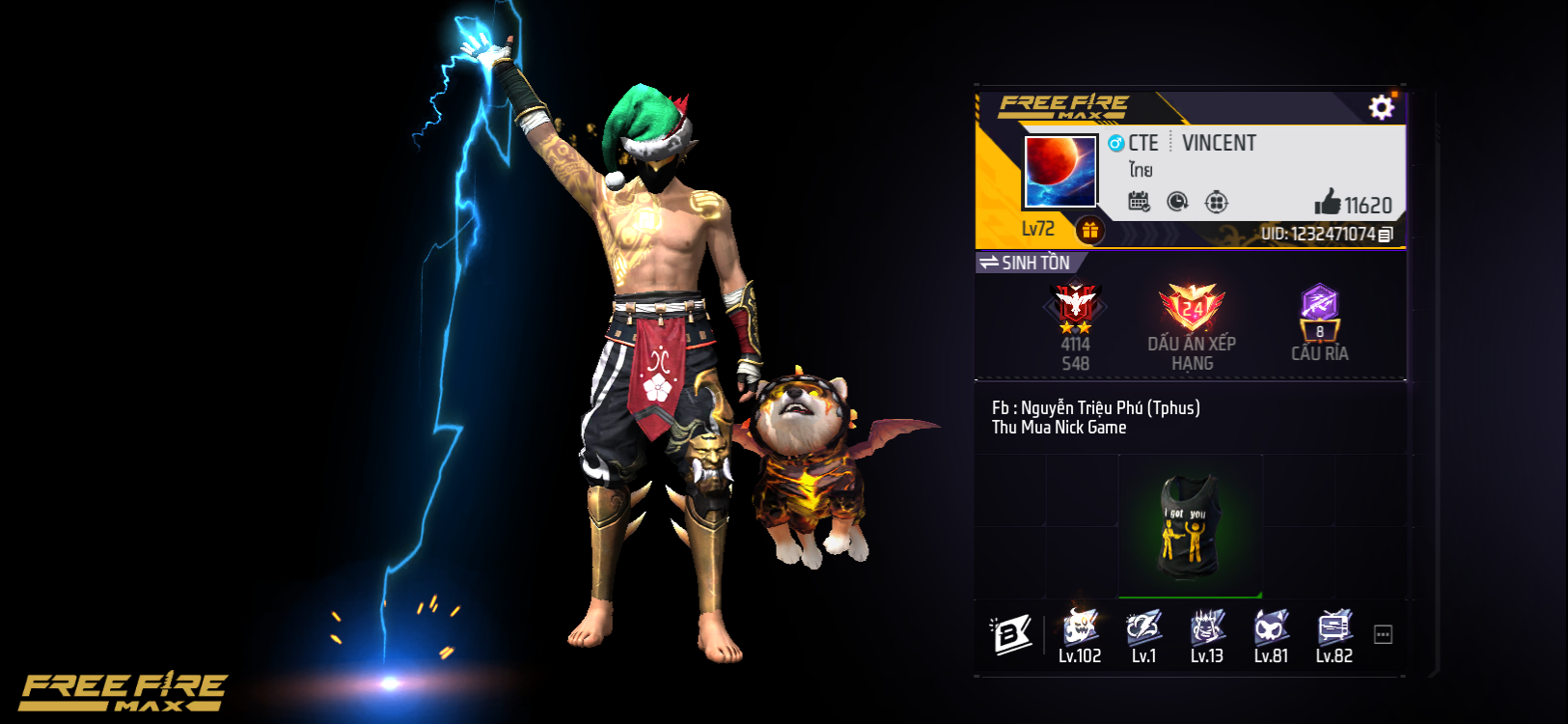
Task: Copy the UID with the copy button
Action: click(1384, 233)
